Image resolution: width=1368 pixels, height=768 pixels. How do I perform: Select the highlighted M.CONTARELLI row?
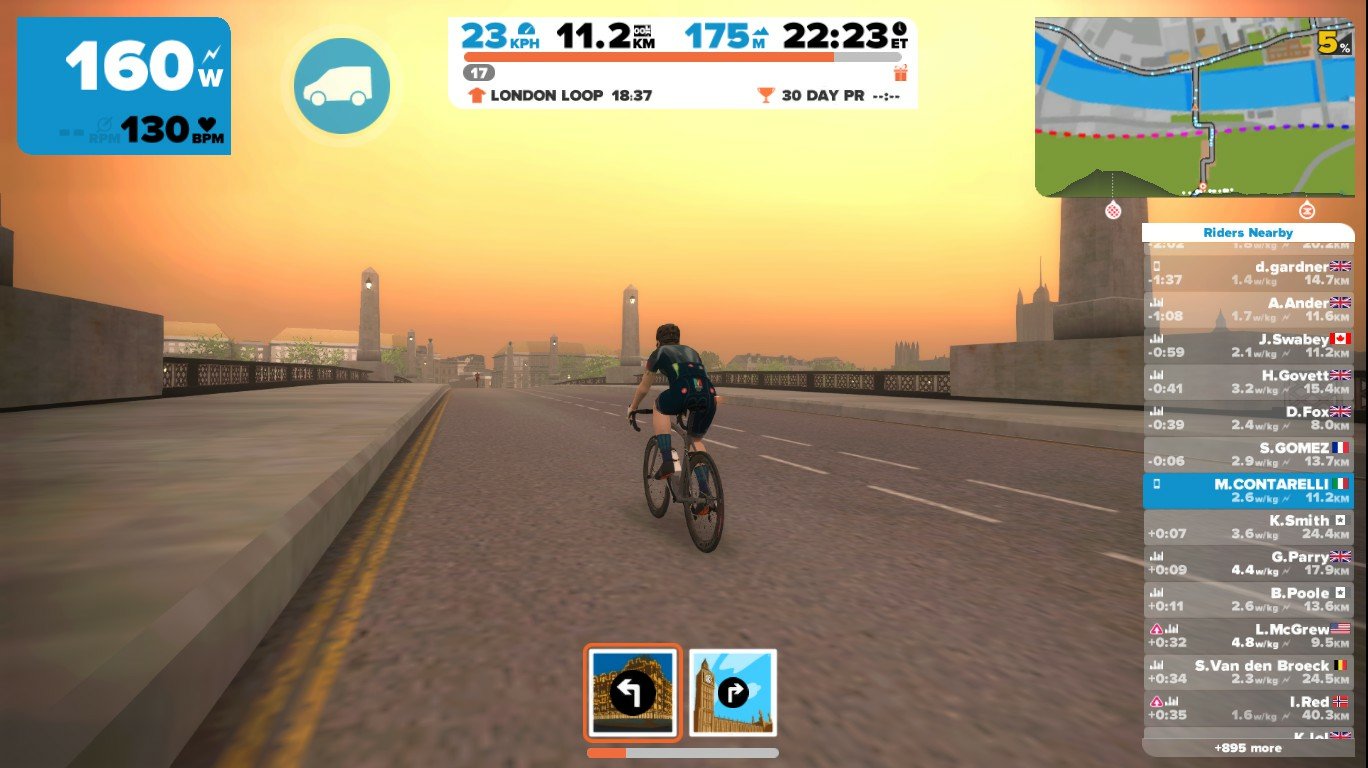point(1247,490)
